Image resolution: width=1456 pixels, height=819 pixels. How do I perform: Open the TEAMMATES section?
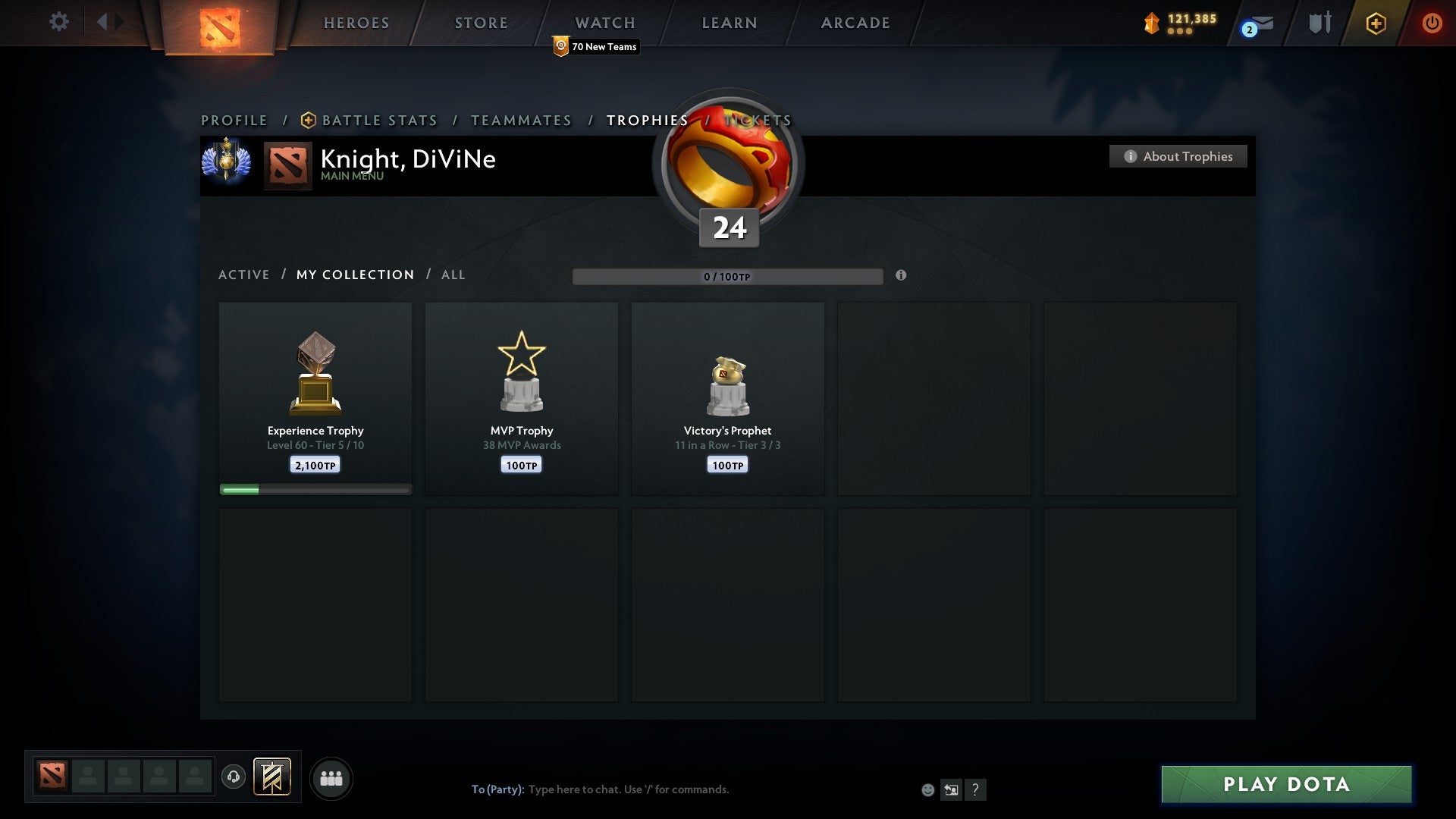[521, 120]
